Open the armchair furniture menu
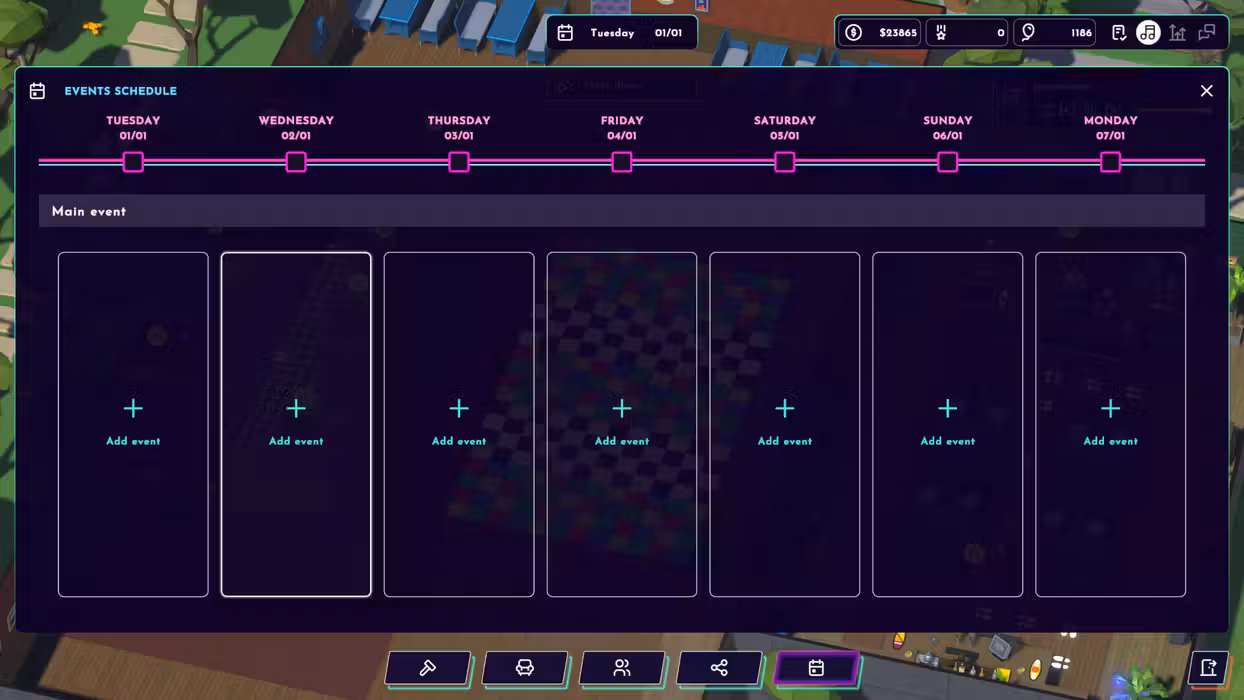This screenshot has width=1244, height=700. [524, 668]
